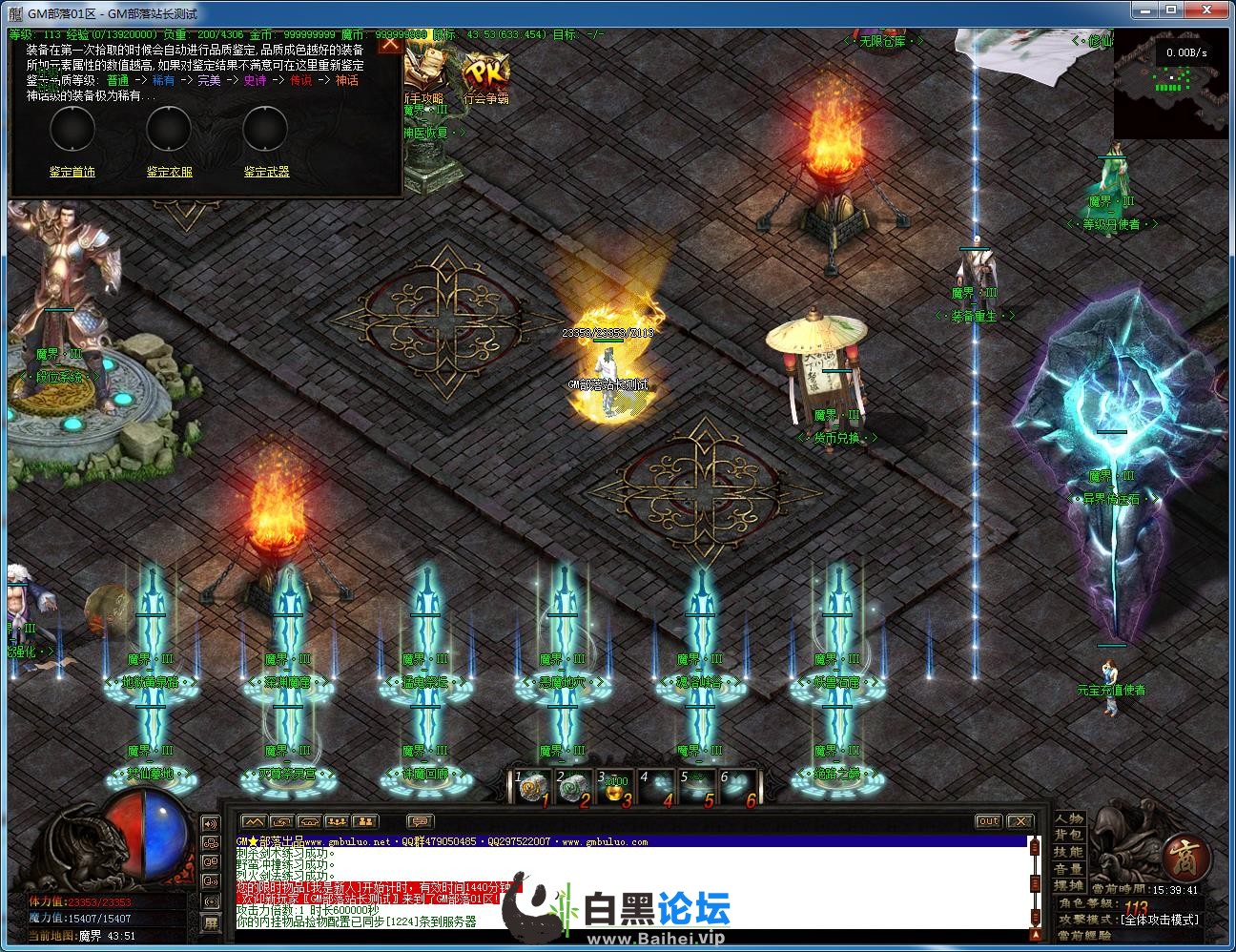
Task: Show the 技能 skills panel
Action: coord(1069,852)
